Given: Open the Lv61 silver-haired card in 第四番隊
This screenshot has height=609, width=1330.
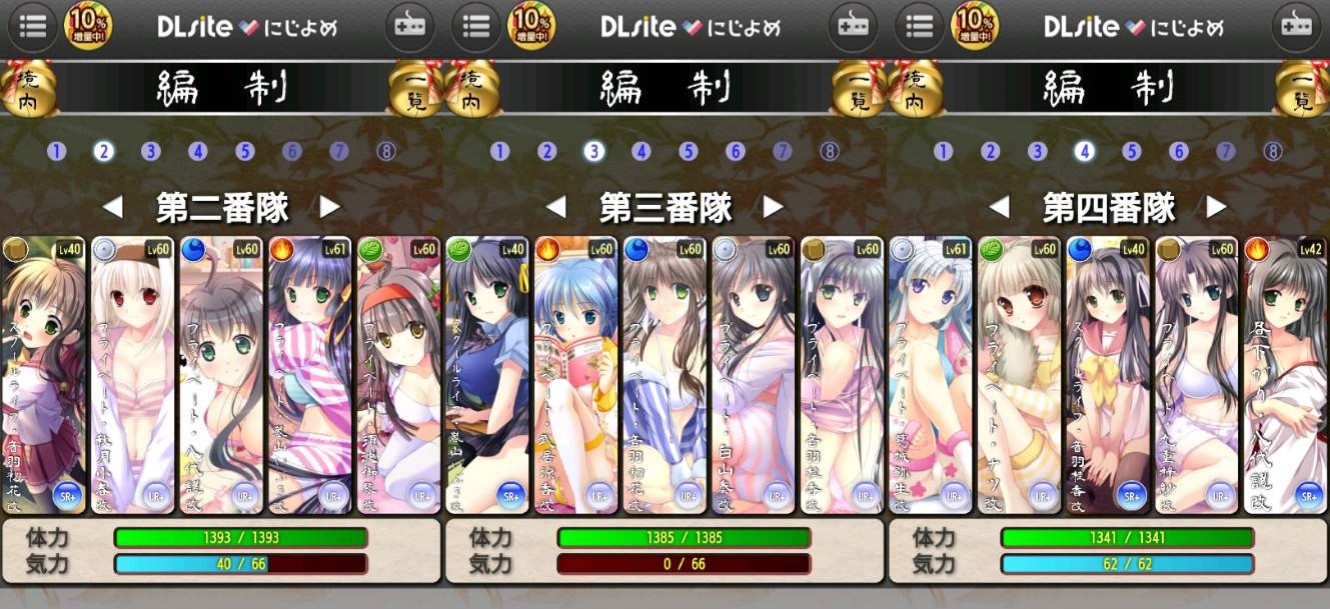Looking at the screenshot, I should coord(929,375).
